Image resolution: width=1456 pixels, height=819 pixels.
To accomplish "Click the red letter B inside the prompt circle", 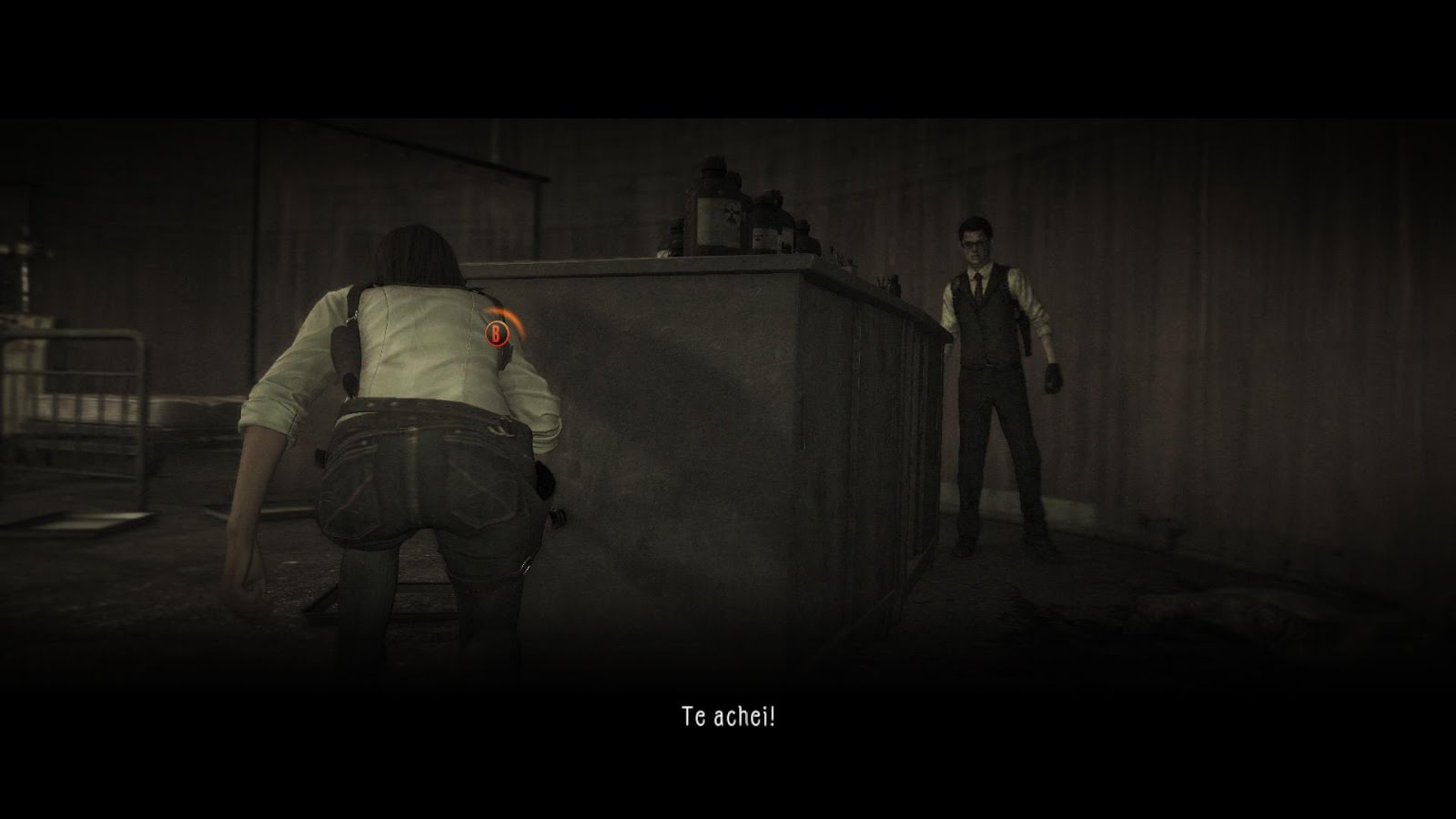I will [x=496, y=336].
